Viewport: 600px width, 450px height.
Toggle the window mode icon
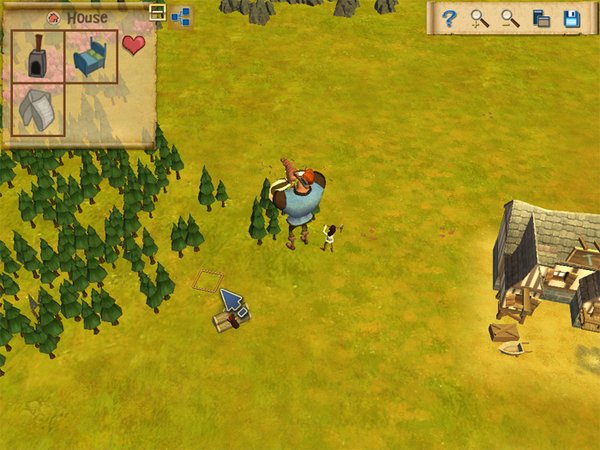[x=541, y=18]
